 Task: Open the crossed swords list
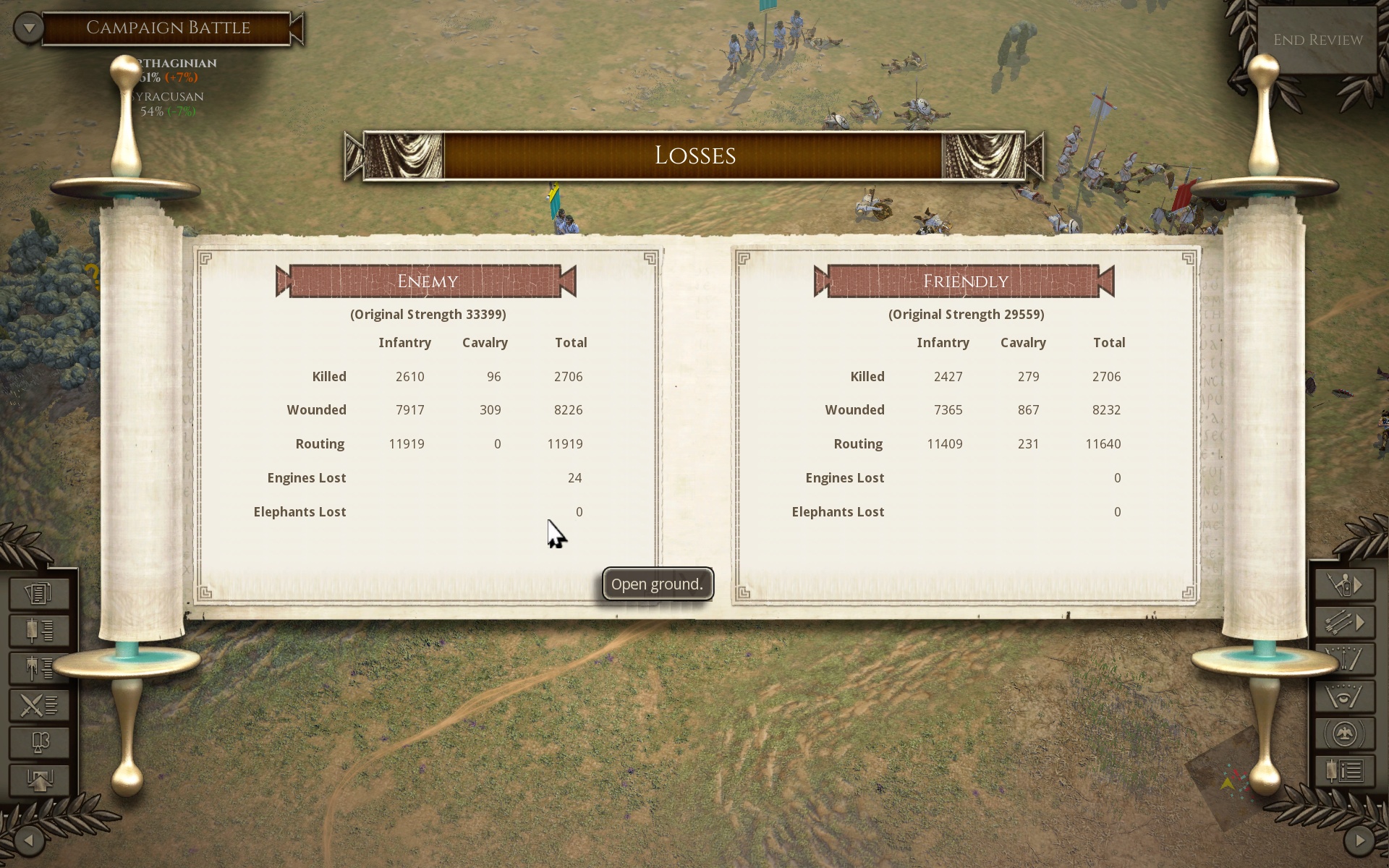tap(39, 705)
